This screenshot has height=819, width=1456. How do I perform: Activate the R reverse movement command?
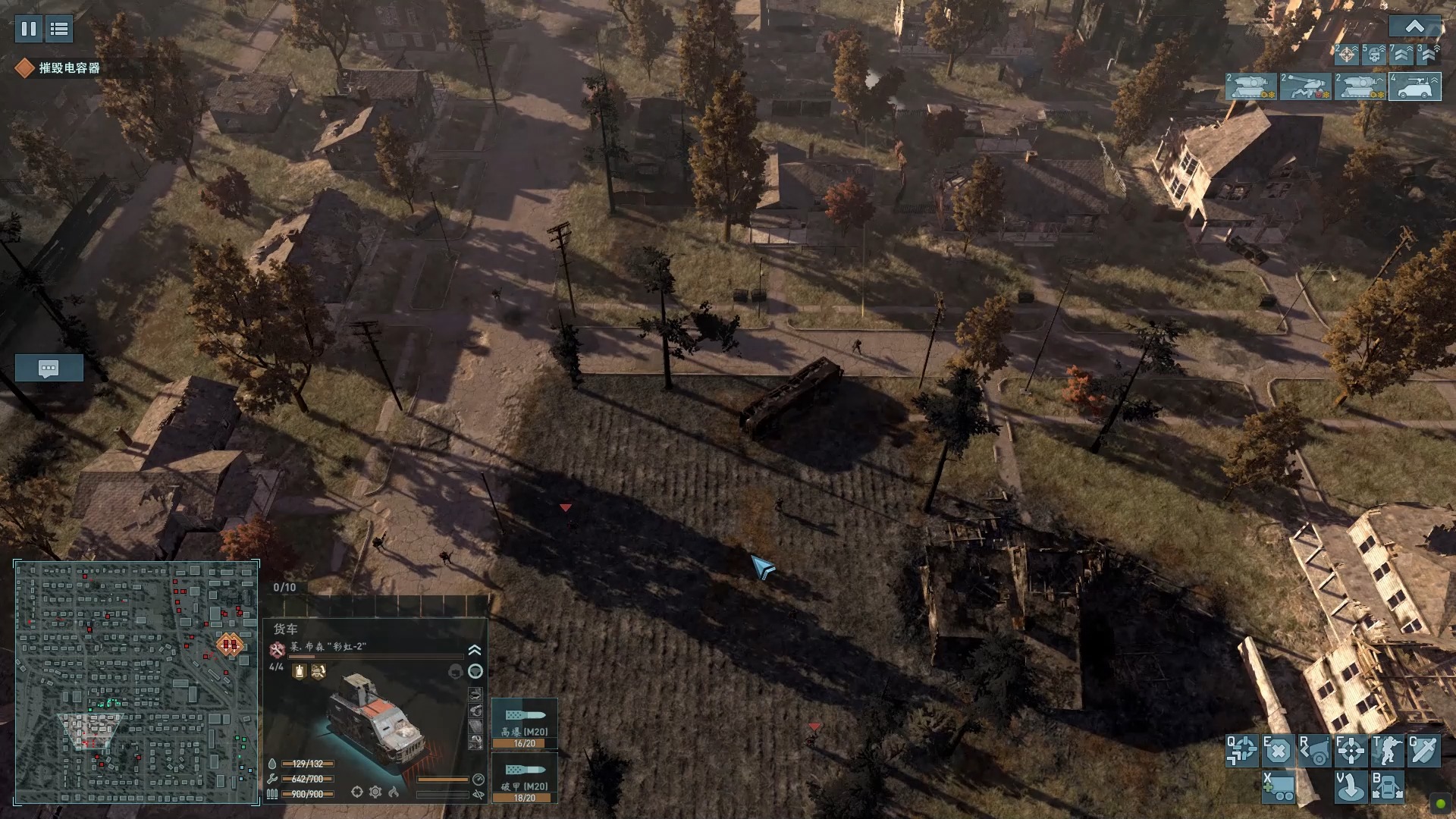pos(1313,751)
